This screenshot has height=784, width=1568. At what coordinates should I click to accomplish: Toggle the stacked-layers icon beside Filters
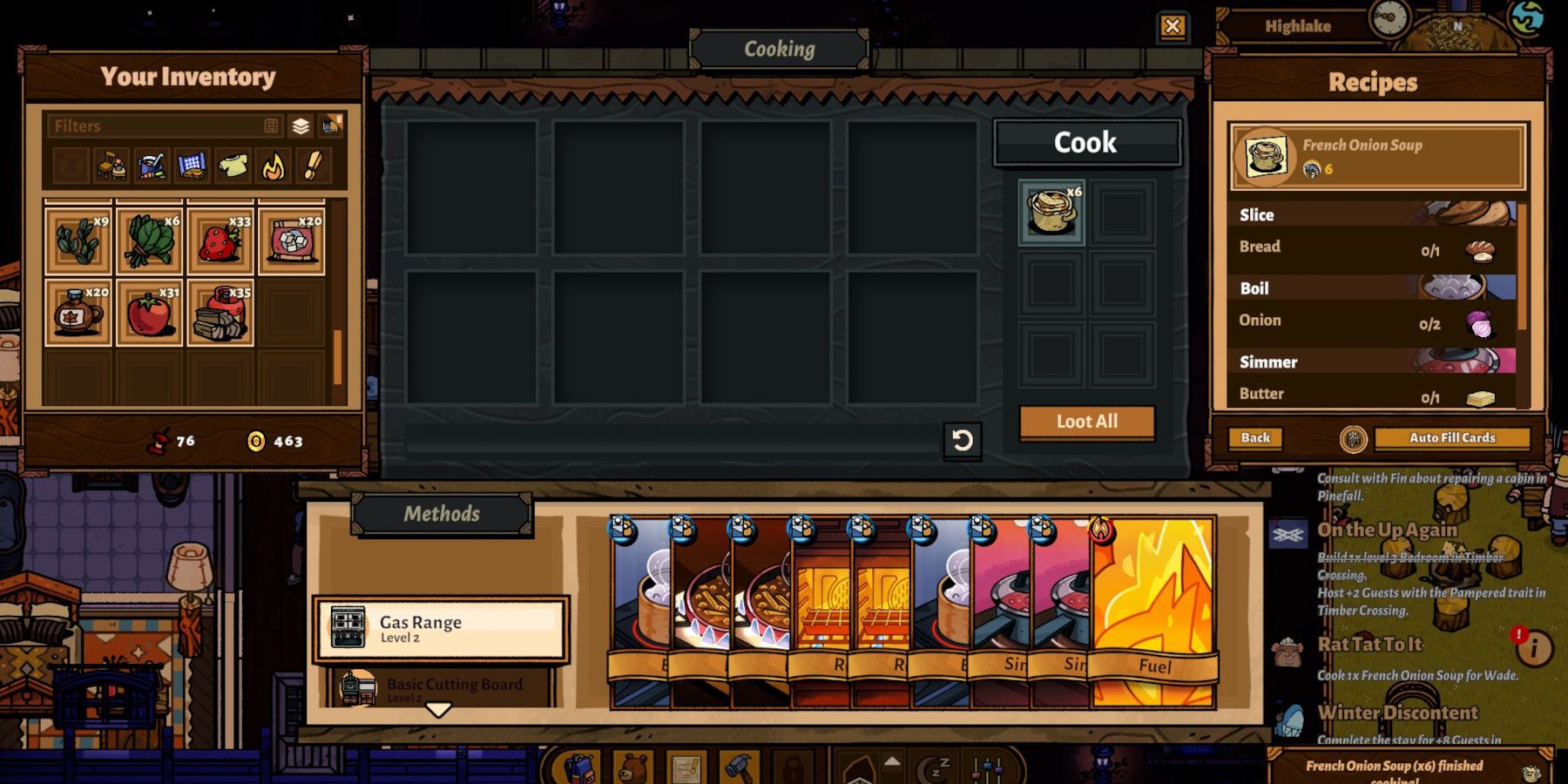click(300, 125)
